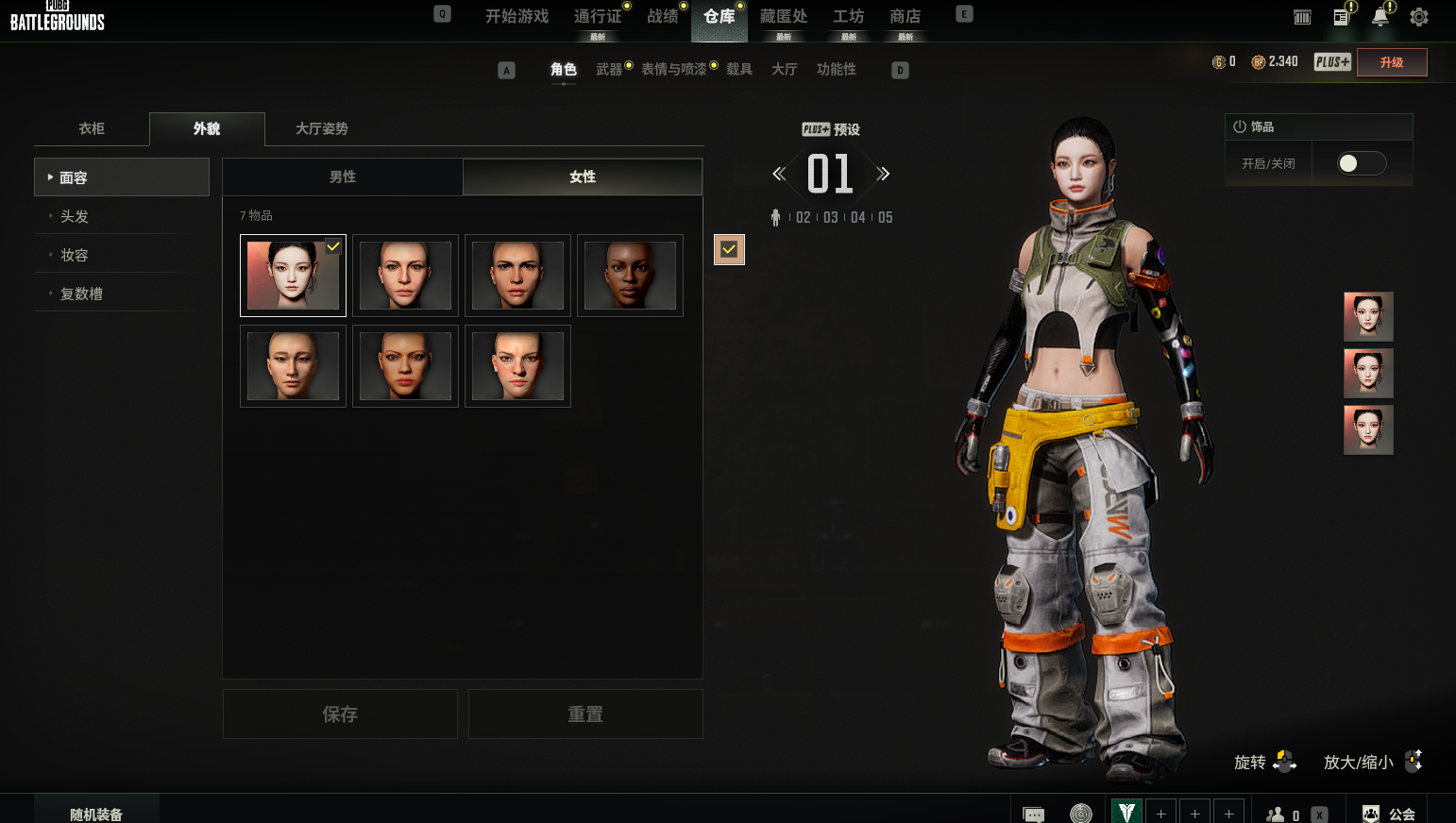
Task: Reset changes with the 重置 button
Action: [585, 714]
